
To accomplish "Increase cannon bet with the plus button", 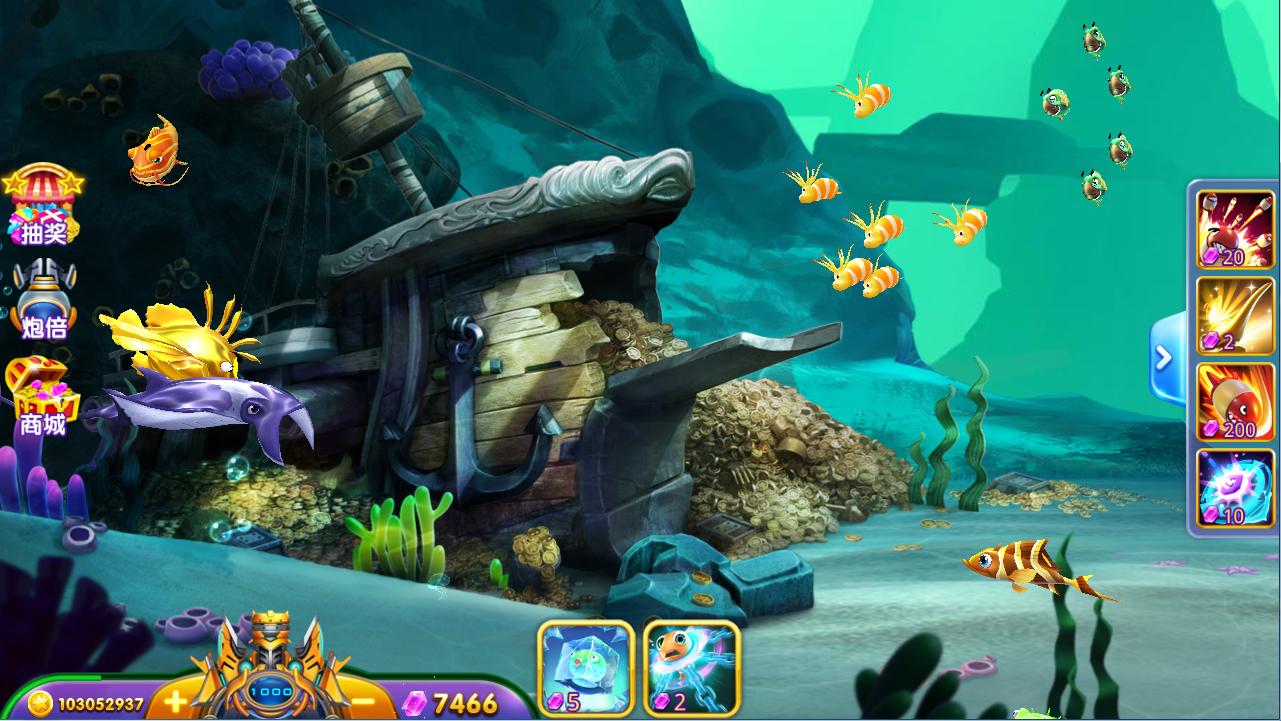I will [x=175, y=701].
